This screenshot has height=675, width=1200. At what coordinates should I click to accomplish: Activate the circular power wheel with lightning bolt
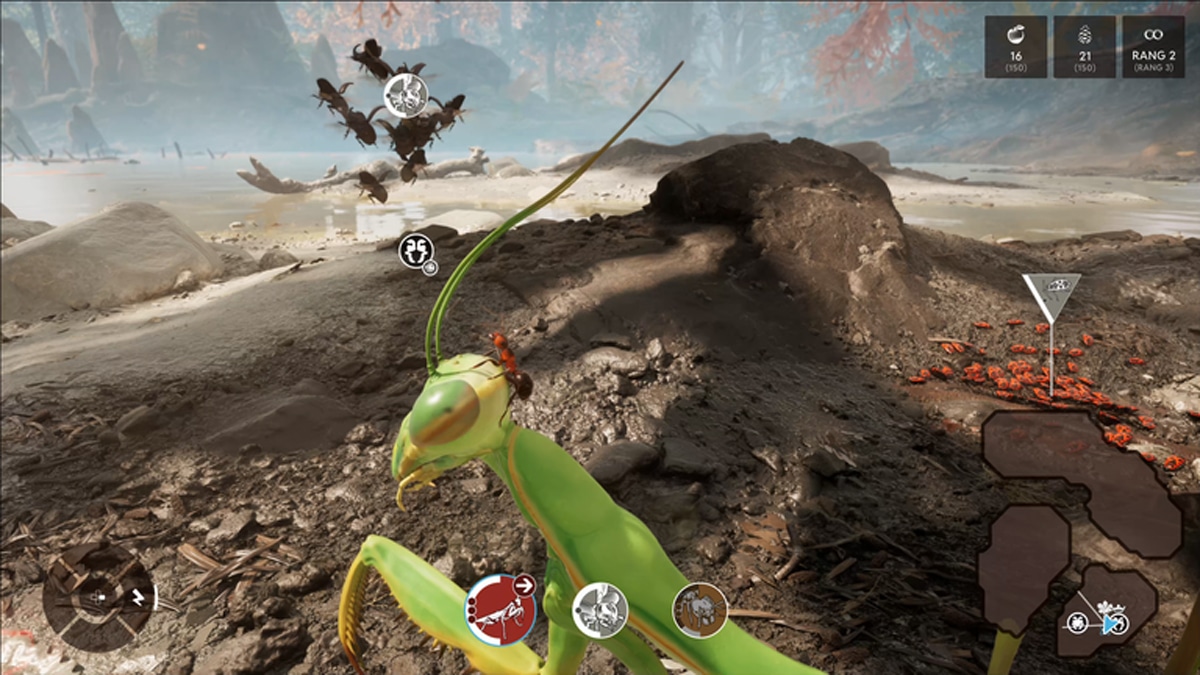point(98,597)
